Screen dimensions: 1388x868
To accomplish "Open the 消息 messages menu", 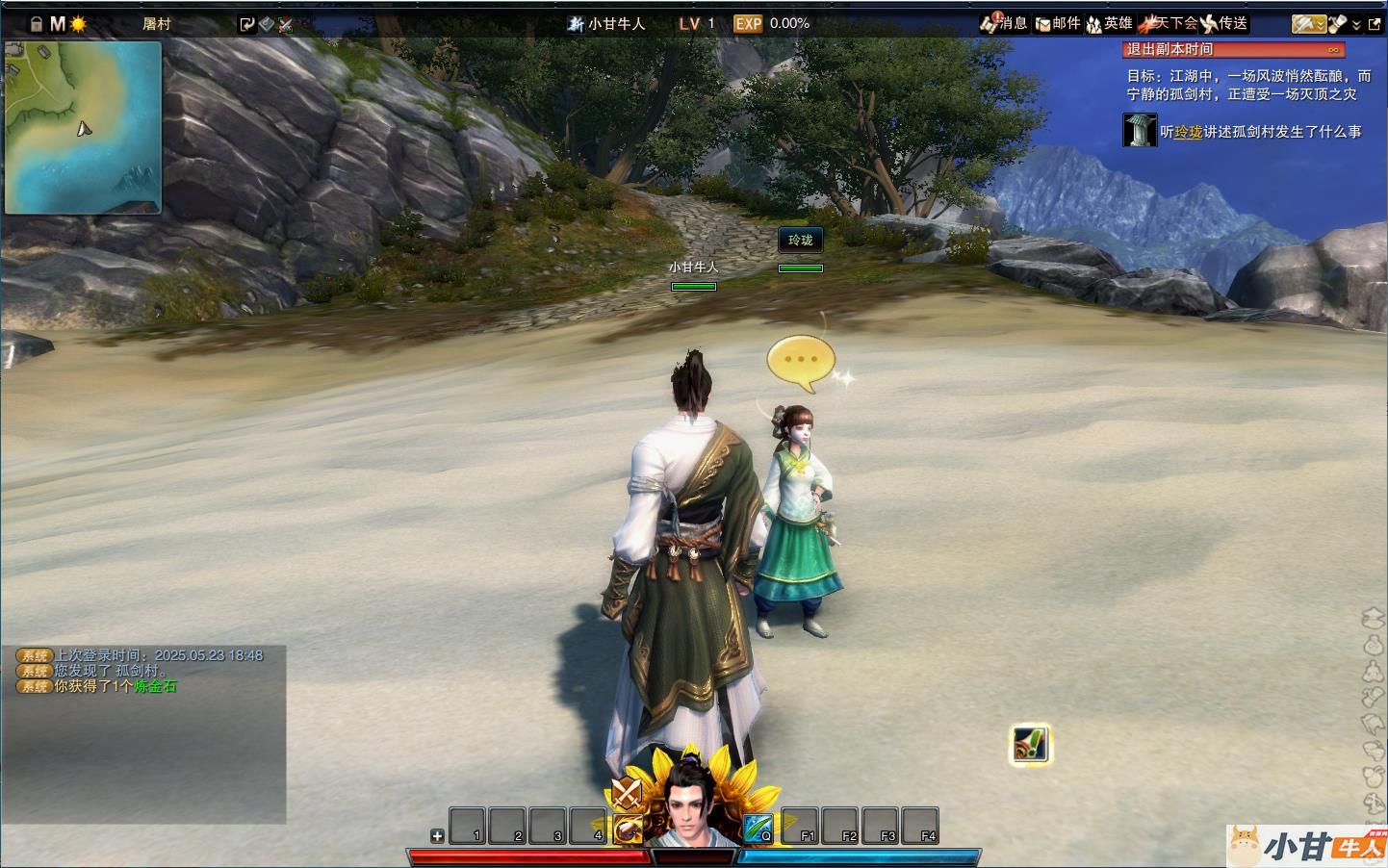I will click(1004, 23).
